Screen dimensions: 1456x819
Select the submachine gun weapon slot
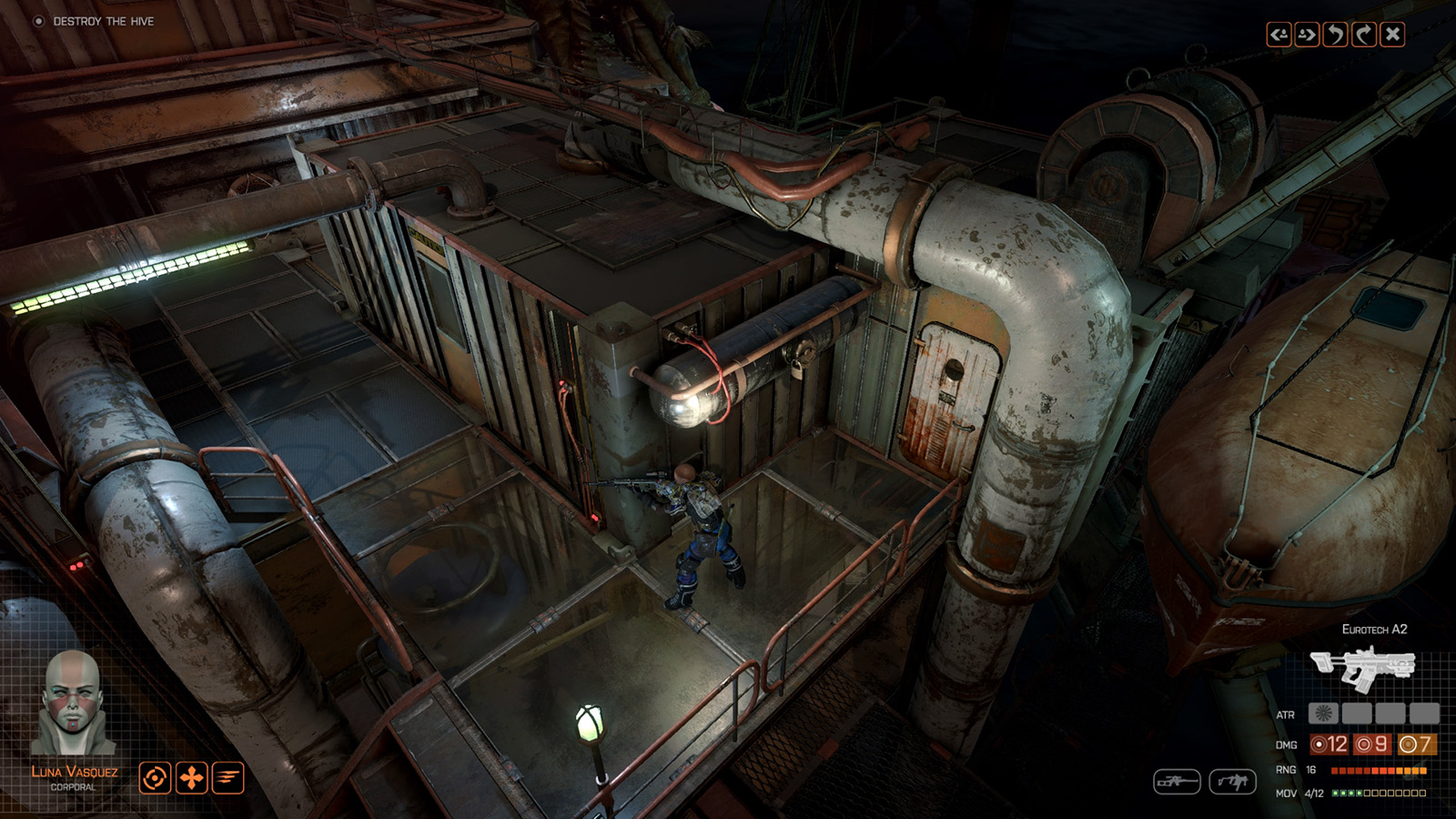(1232, 781)
